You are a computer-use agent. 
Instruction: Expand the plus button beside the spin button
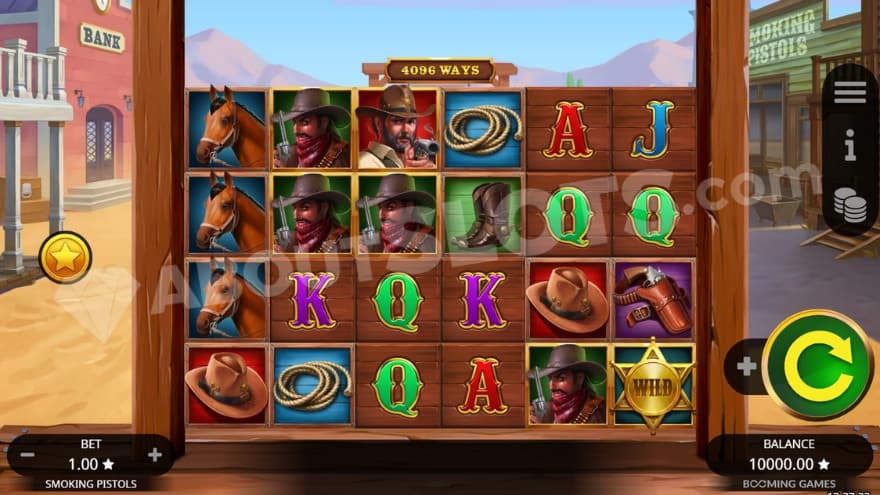[x=746, y=366]
